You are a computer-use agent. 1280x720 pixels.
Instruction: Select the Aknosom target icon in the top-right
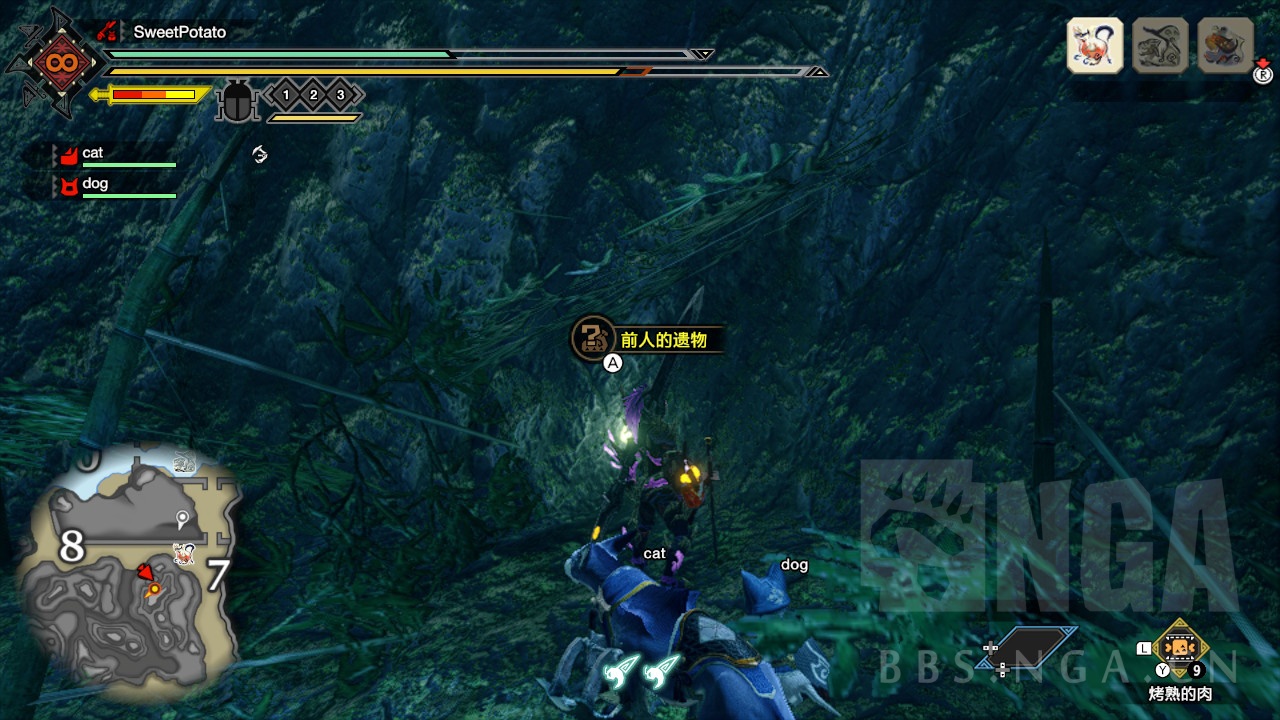pos(1095,45)
